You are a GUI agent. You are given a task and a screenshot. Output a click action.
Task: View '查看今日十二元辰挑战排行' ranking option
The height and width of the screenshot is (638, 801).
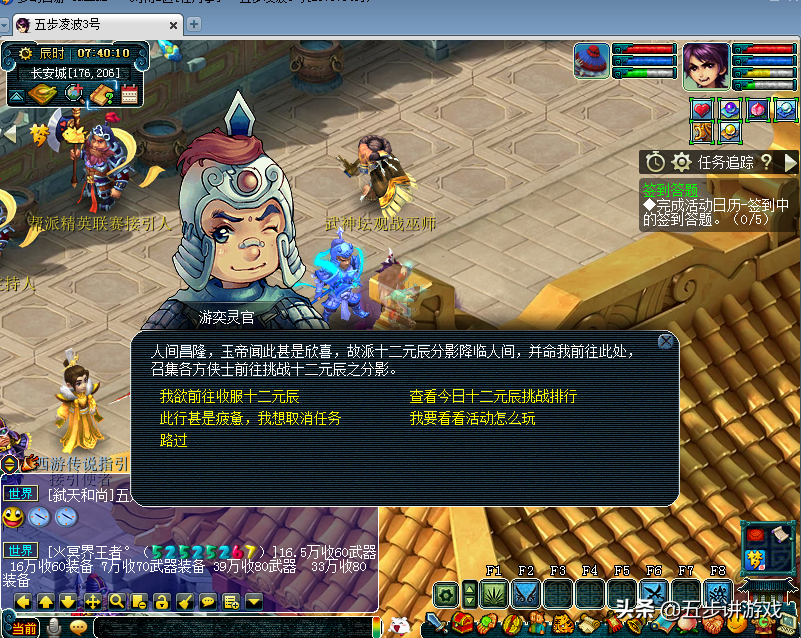(x=493, y=397)
